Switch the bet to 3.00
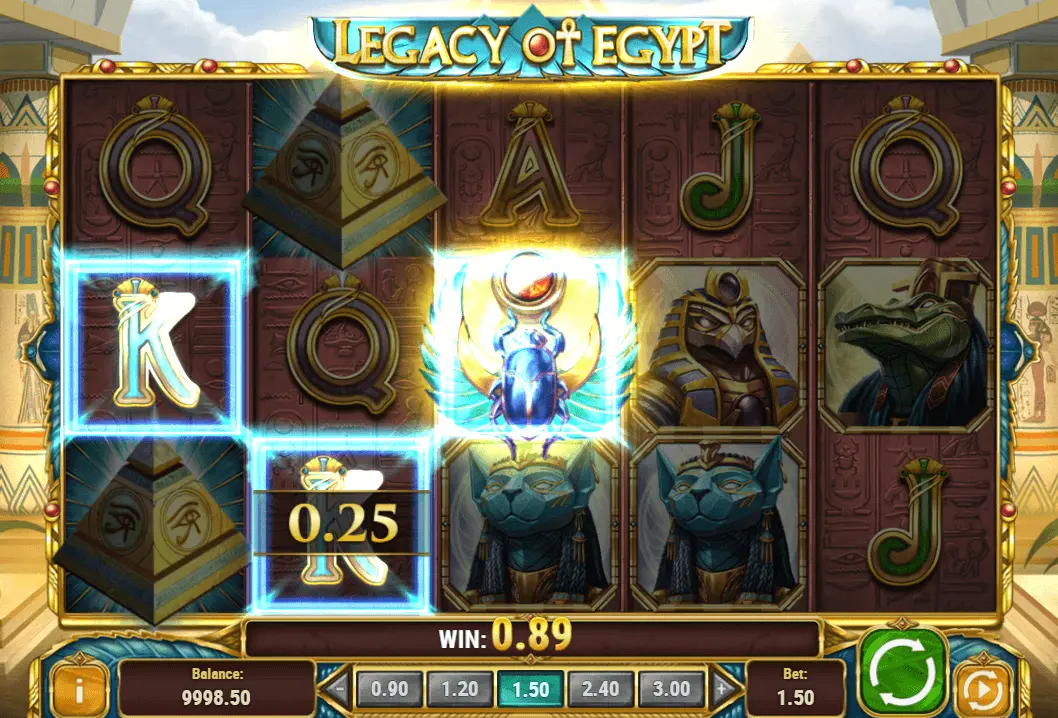Image resolution: width=1058 pixels, height=718 pixels. click(x=671, y=688)
